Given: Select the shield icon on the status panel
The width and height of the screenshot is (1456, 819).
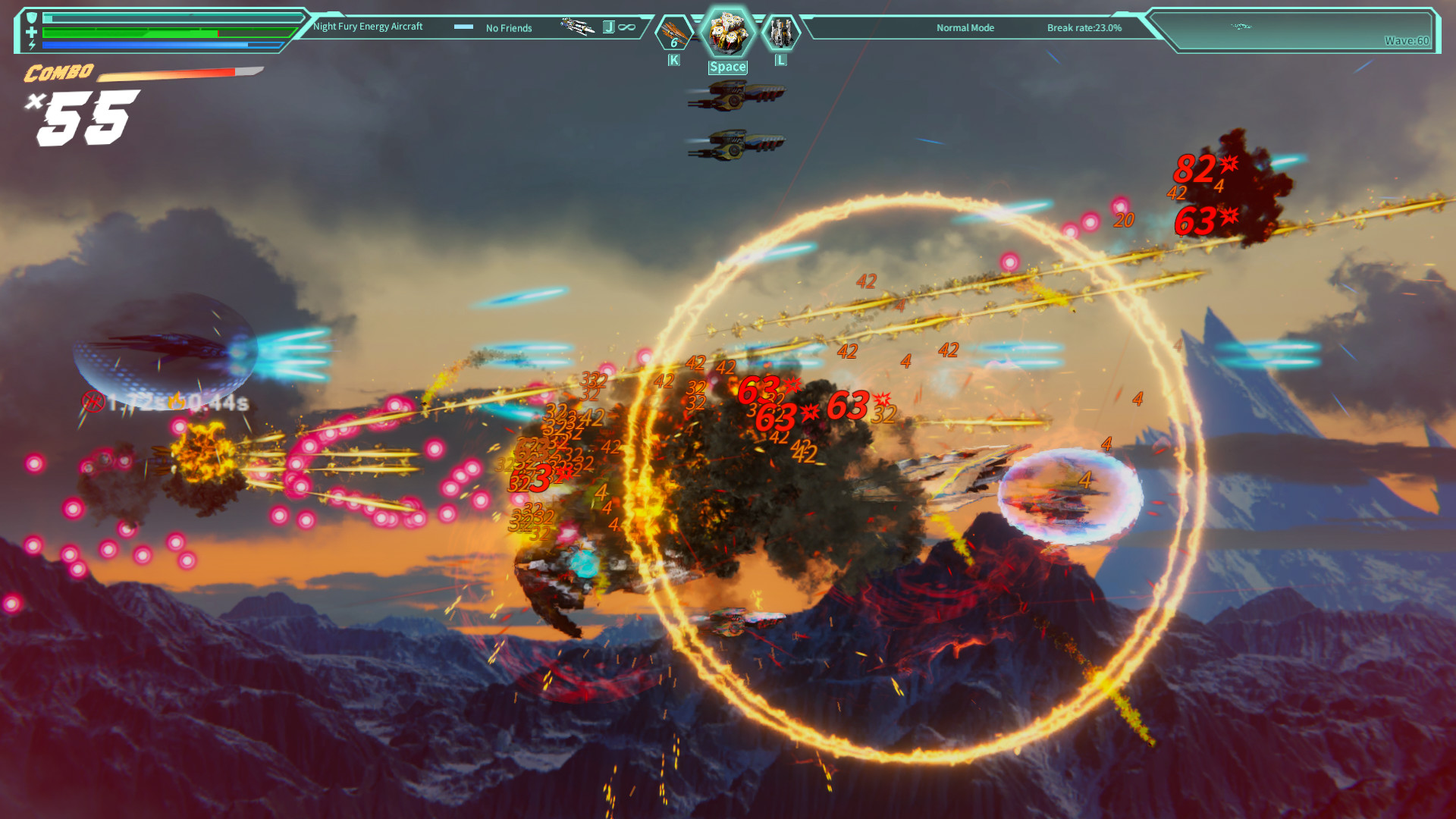Looking at the screenshot, I should [x=32, y=16].
